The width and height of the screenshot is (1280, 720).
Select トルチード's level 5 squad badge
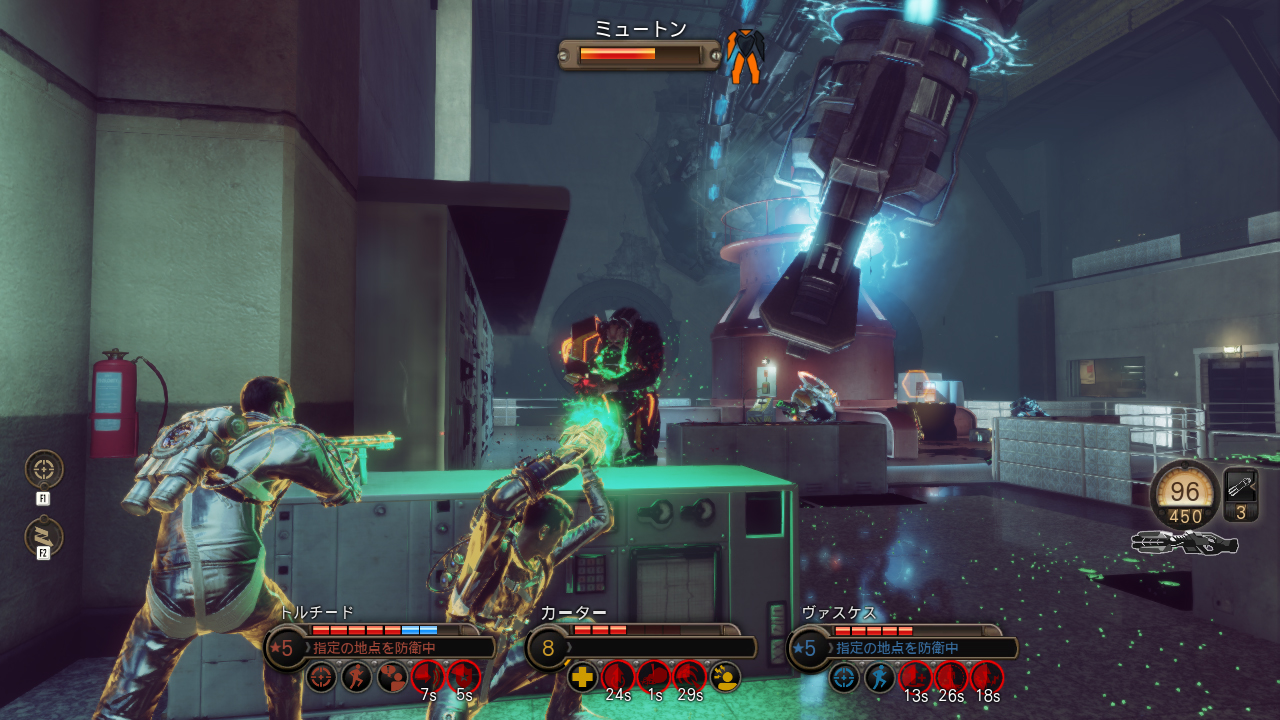click(284, 648)
